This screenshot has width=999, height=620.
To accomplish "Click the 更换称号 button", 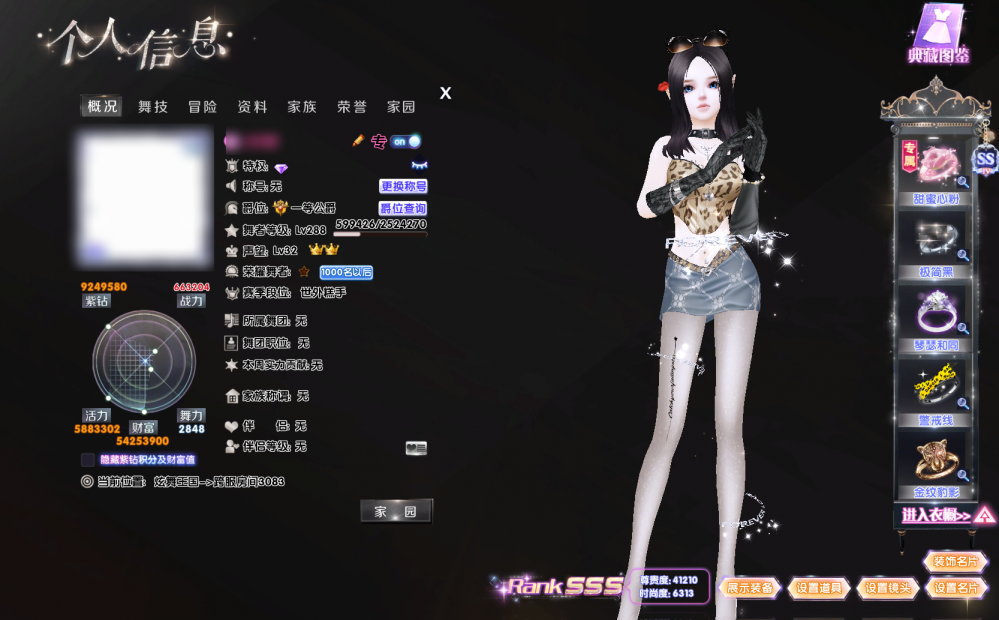I will click(x=403, y=186).
